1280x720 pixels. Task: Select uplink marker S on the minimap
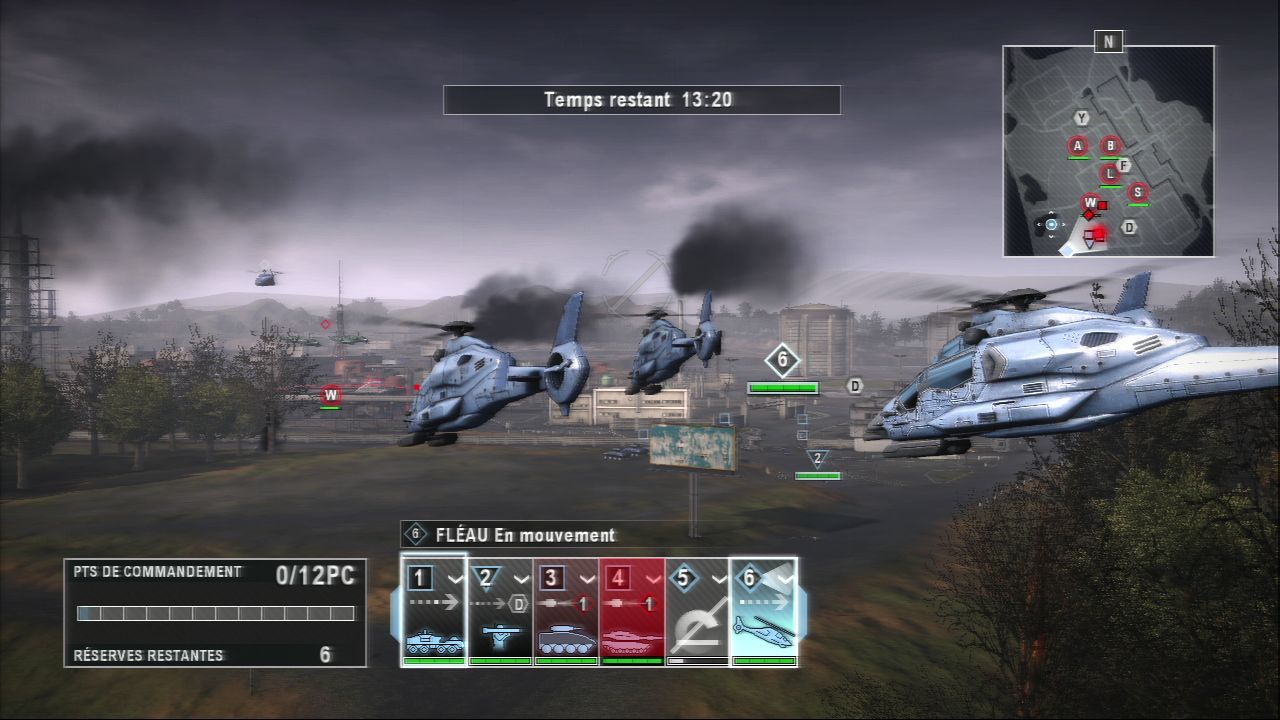[x=1137, y=192]
